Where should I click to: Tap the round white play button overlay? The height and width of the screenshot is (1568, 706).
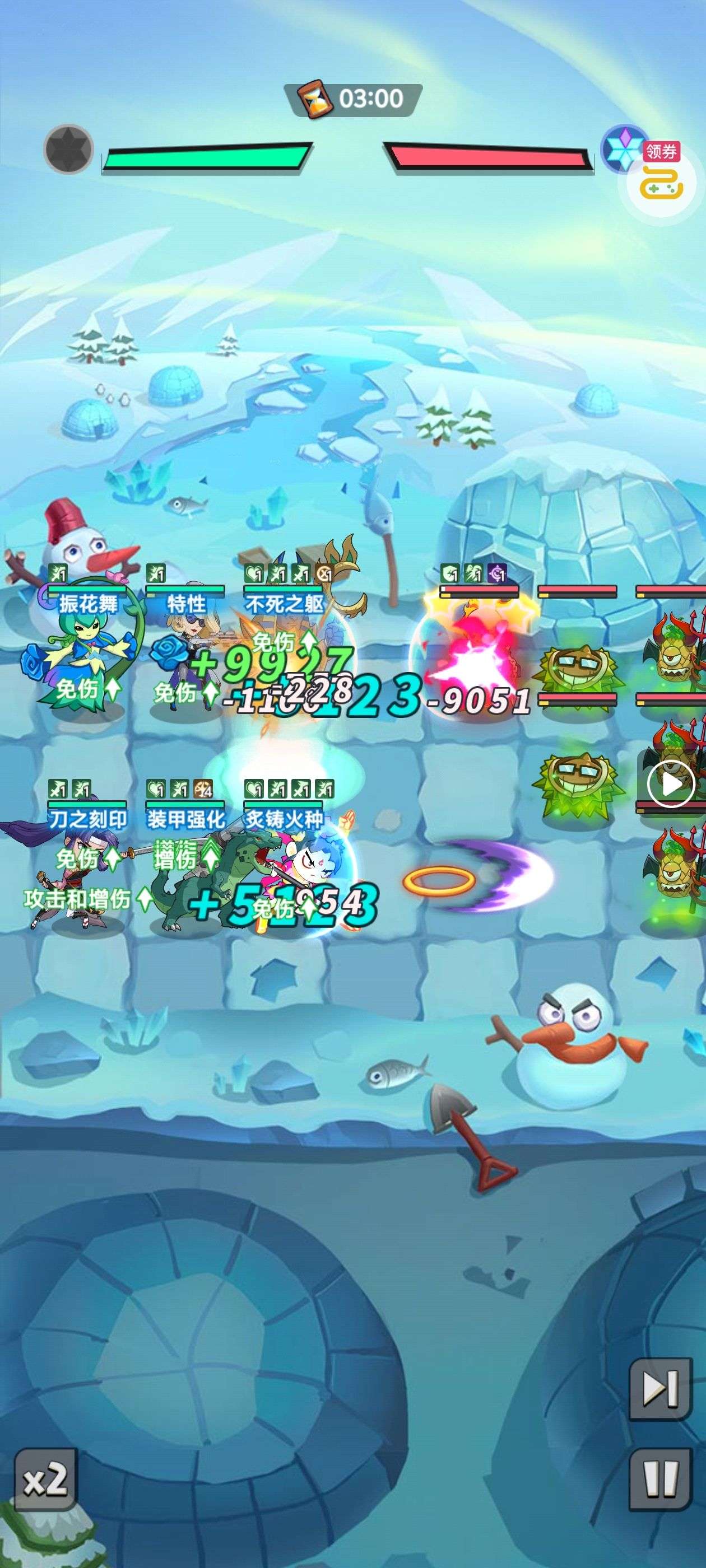pos(671,785)
